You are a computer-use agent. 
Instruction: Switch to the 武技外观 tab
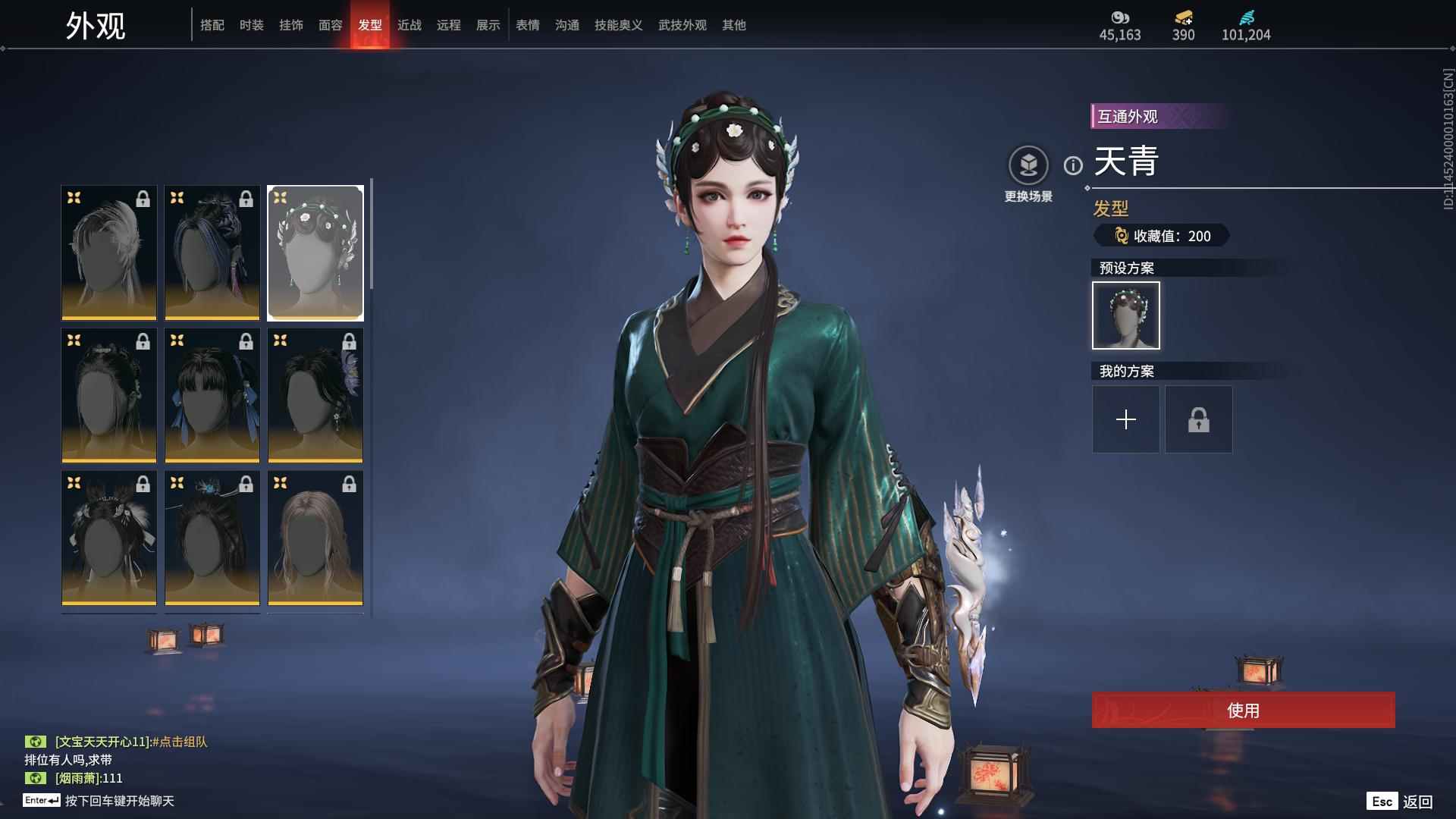point(681,25)
